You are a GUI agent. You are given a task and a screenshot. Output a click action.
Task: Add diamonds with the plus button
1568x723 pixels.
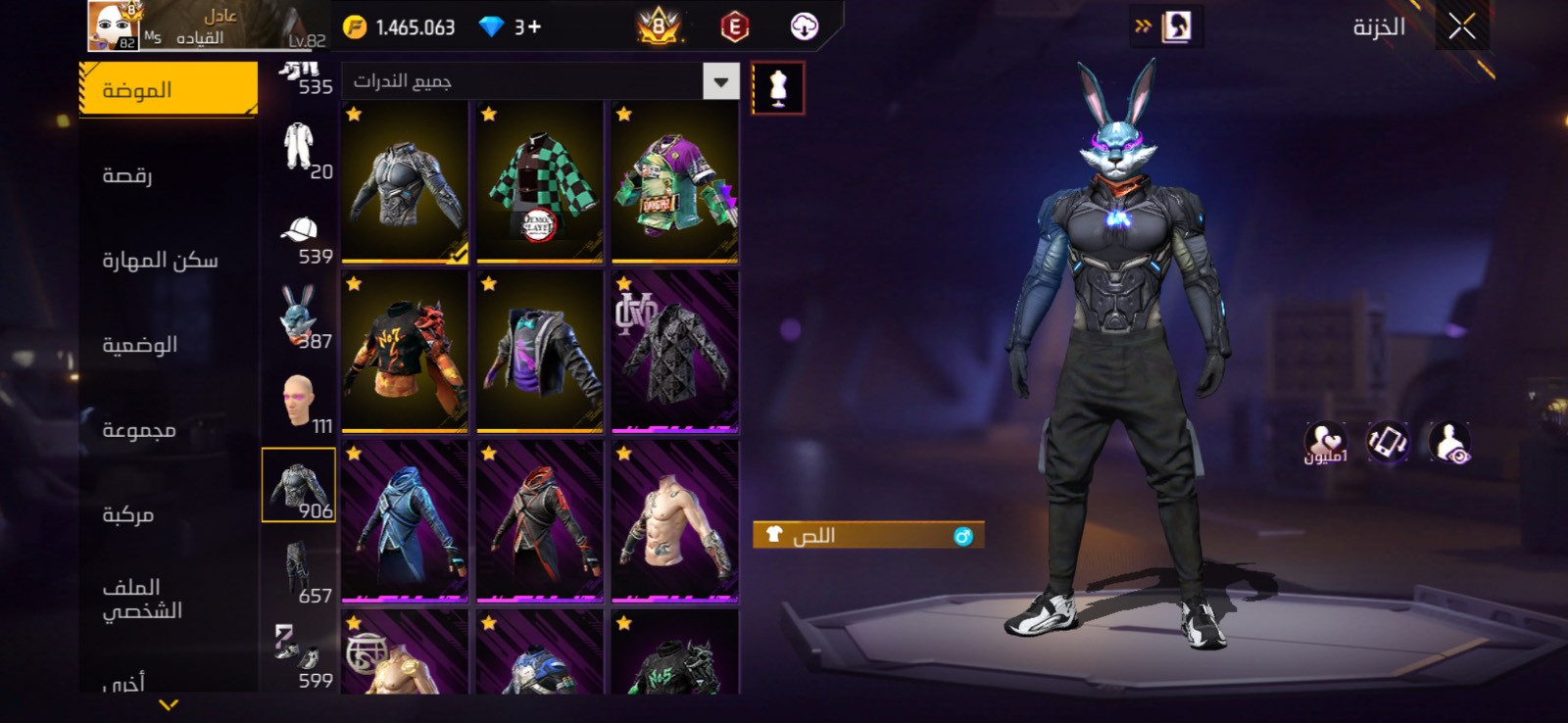[534, 27]
